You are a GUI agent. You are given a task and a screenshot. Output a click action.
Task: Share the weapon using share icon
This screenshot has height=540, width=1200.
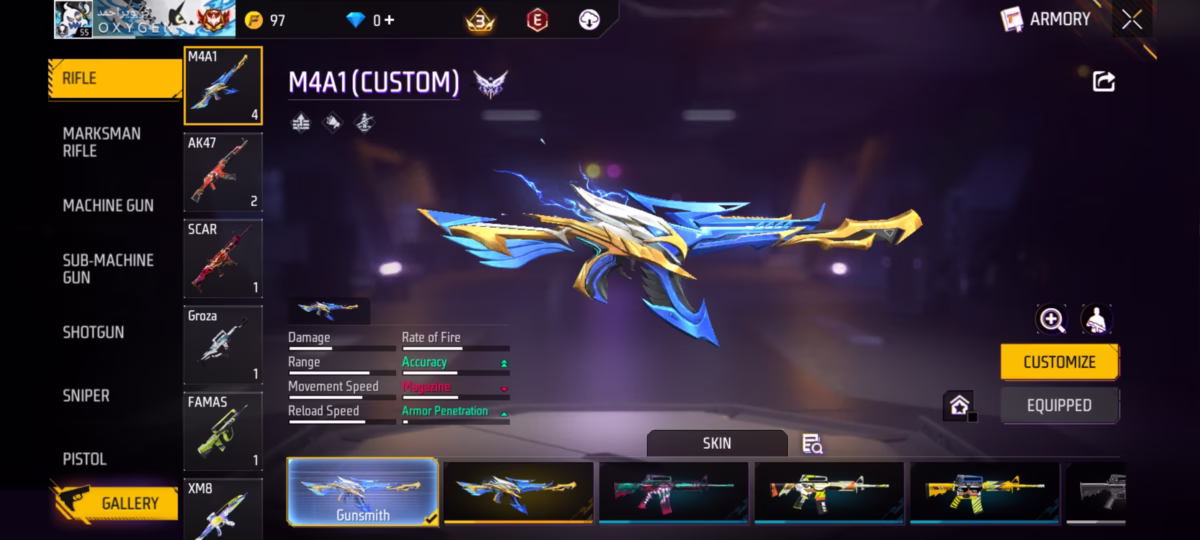[1104, 81]
